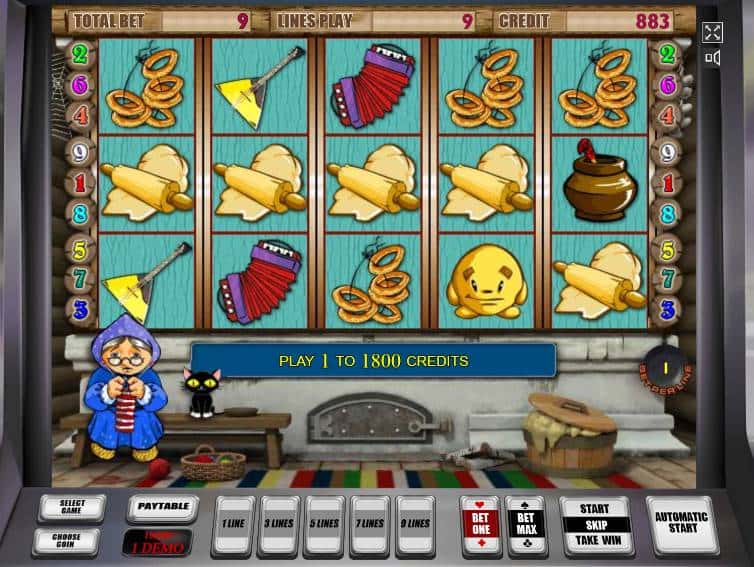
Task: Place the maximum bet with Bet Max
Action: click(524, 525)
